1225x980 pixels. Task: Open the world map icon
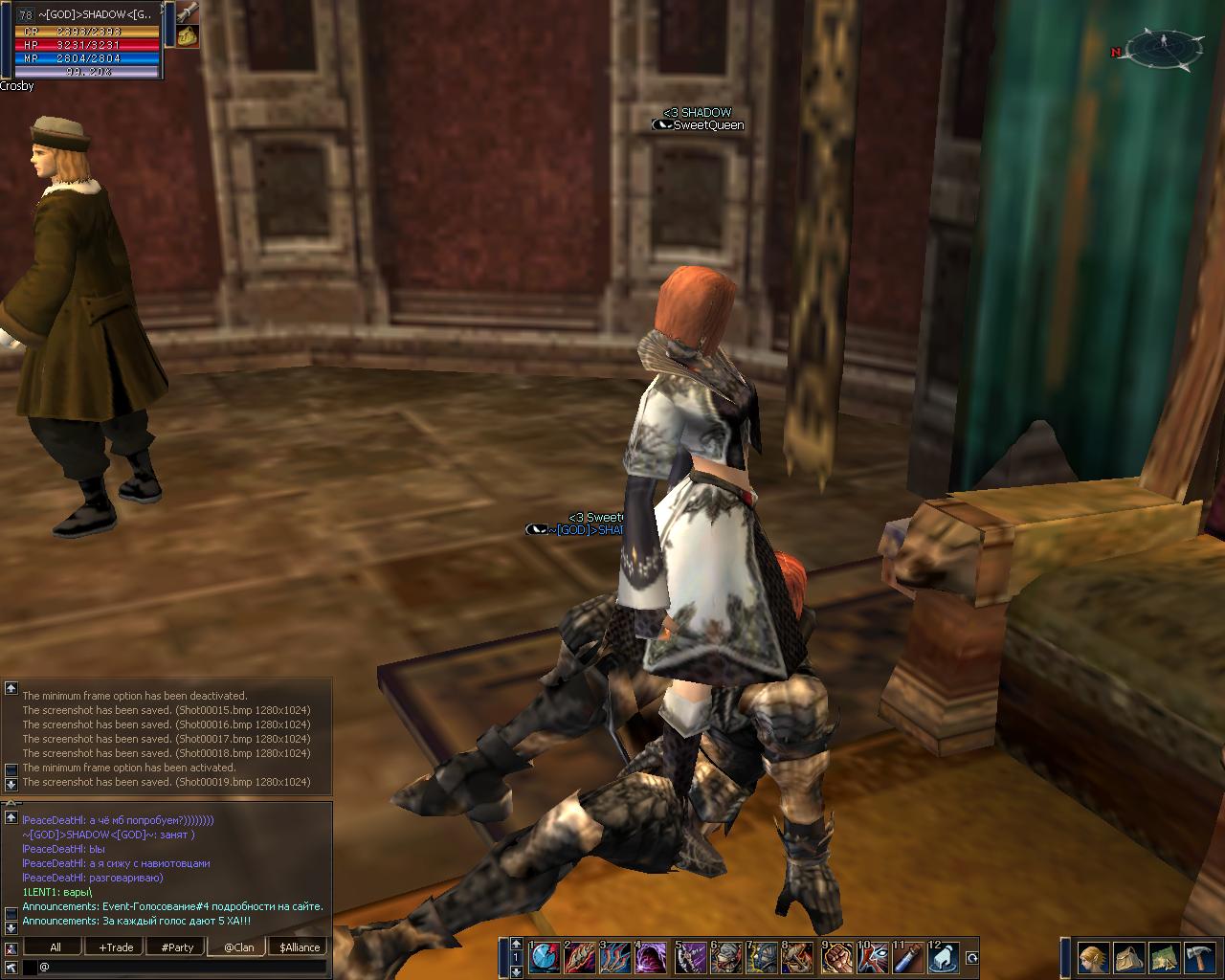[1163, 957]
